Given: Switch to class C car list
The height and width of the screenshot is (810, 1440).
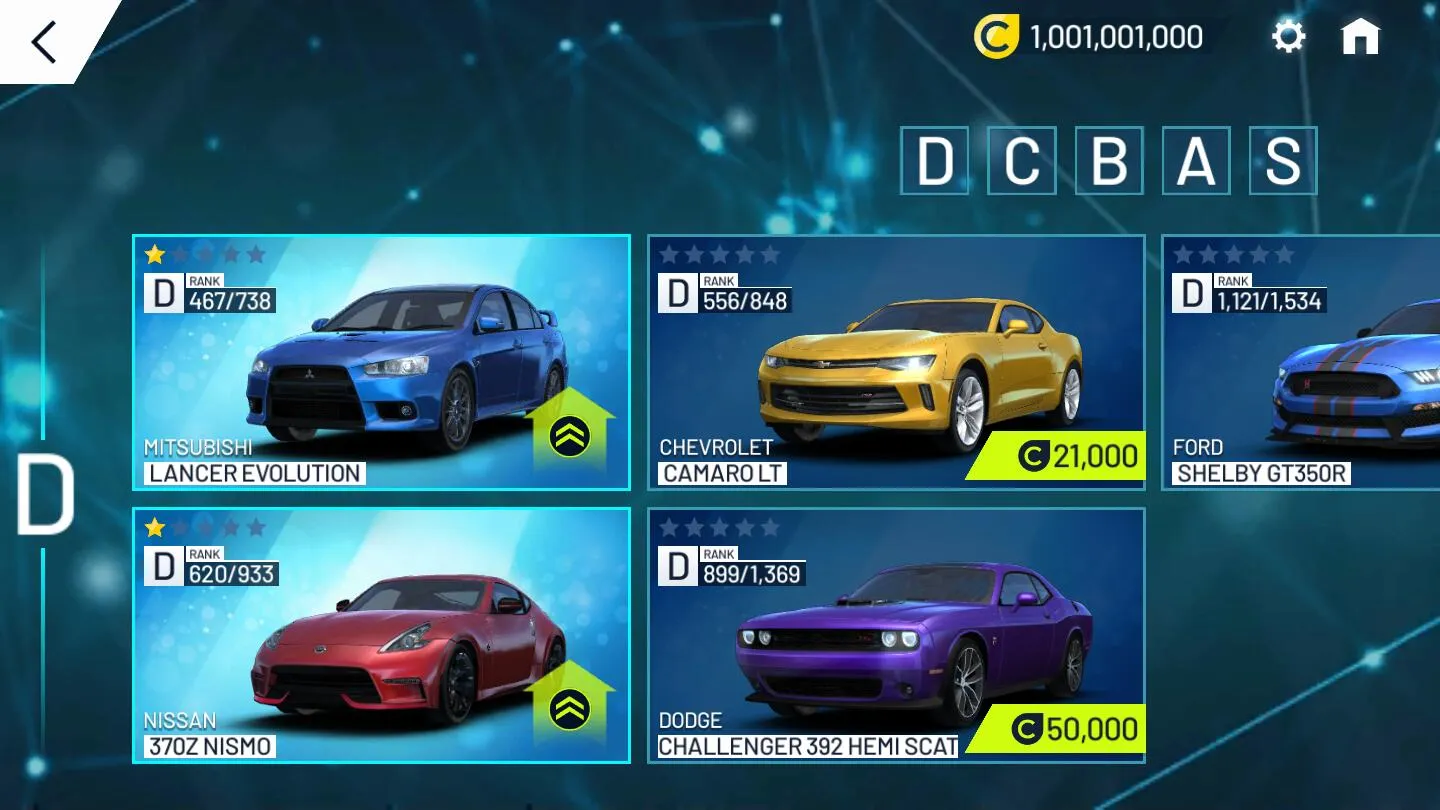Looking at the screenshot, I should pos(1023,162).
